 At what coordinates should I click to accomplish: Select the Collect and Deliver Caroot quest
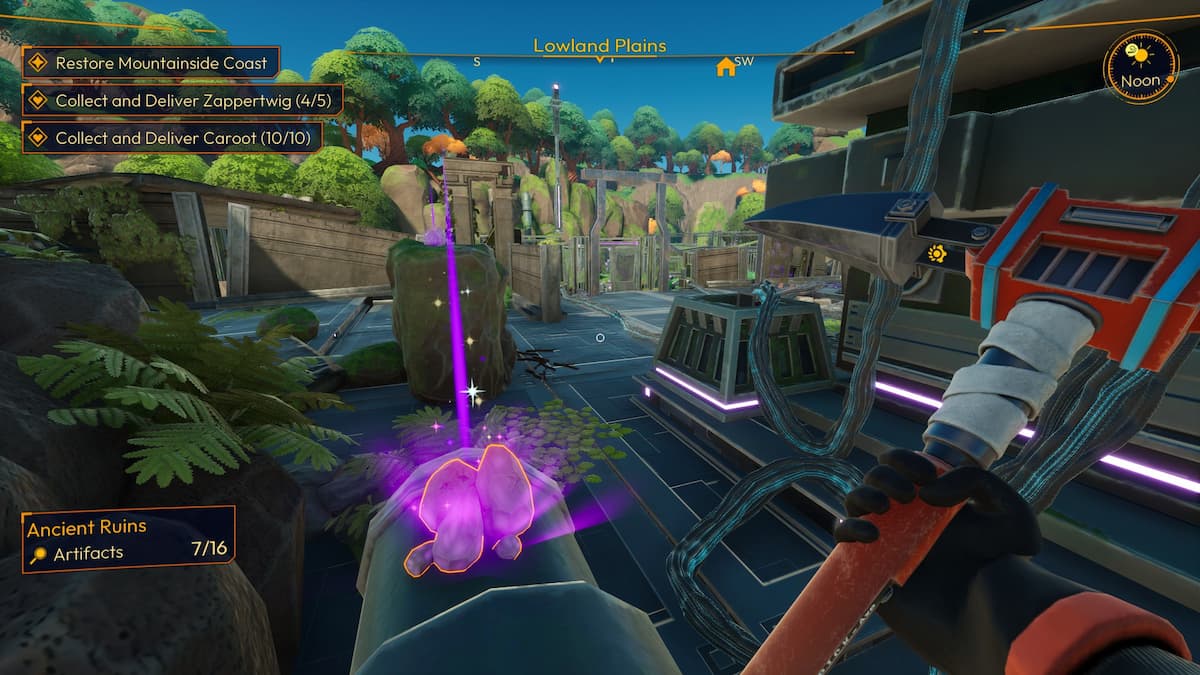coord(172,136)
